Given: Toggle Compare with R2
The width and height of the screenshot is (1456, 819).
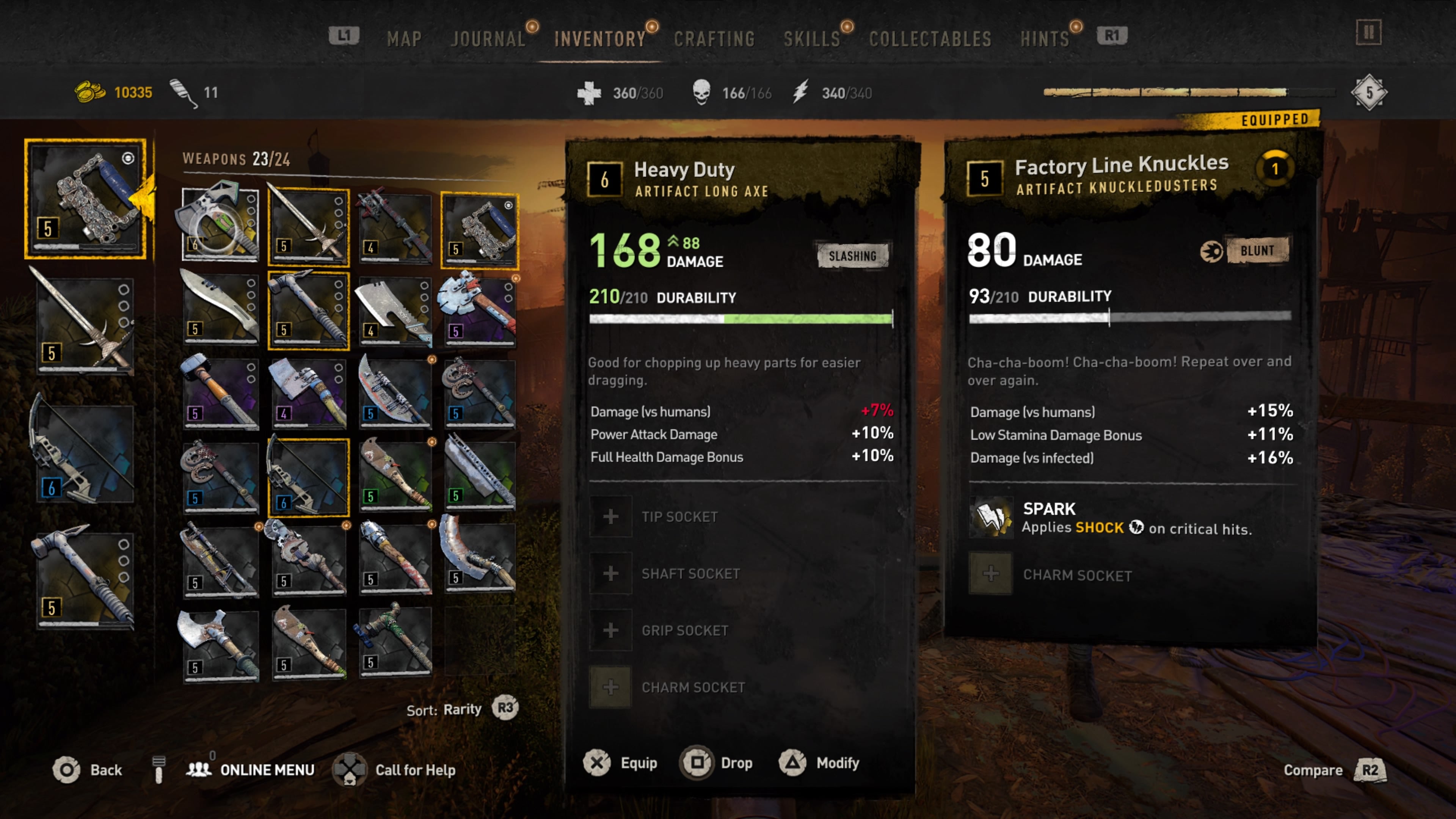Looking at the screenshot, I should pos(1371,770).
